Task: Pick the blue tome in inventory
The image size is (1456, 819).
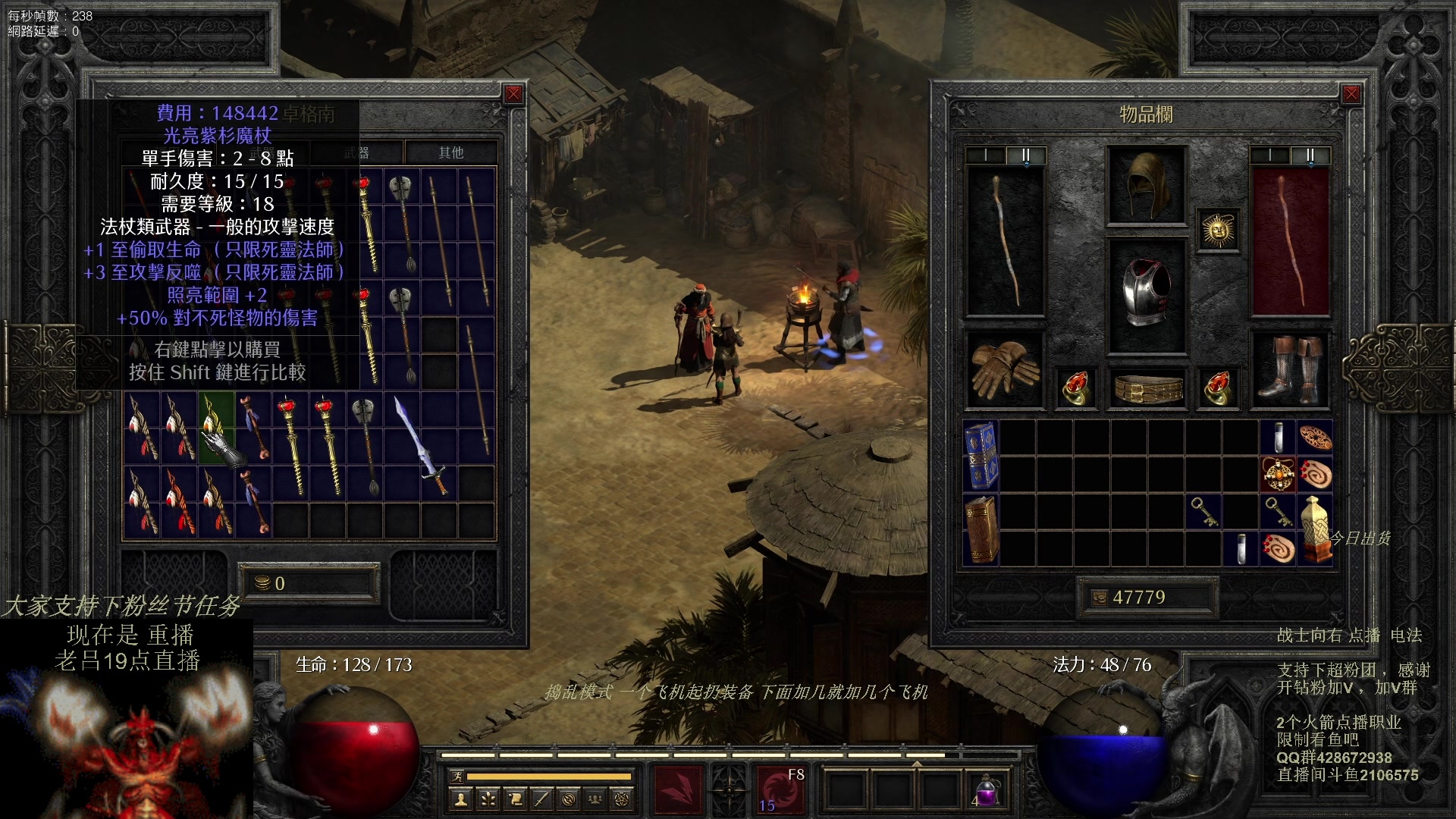Action: pos(981,455)
